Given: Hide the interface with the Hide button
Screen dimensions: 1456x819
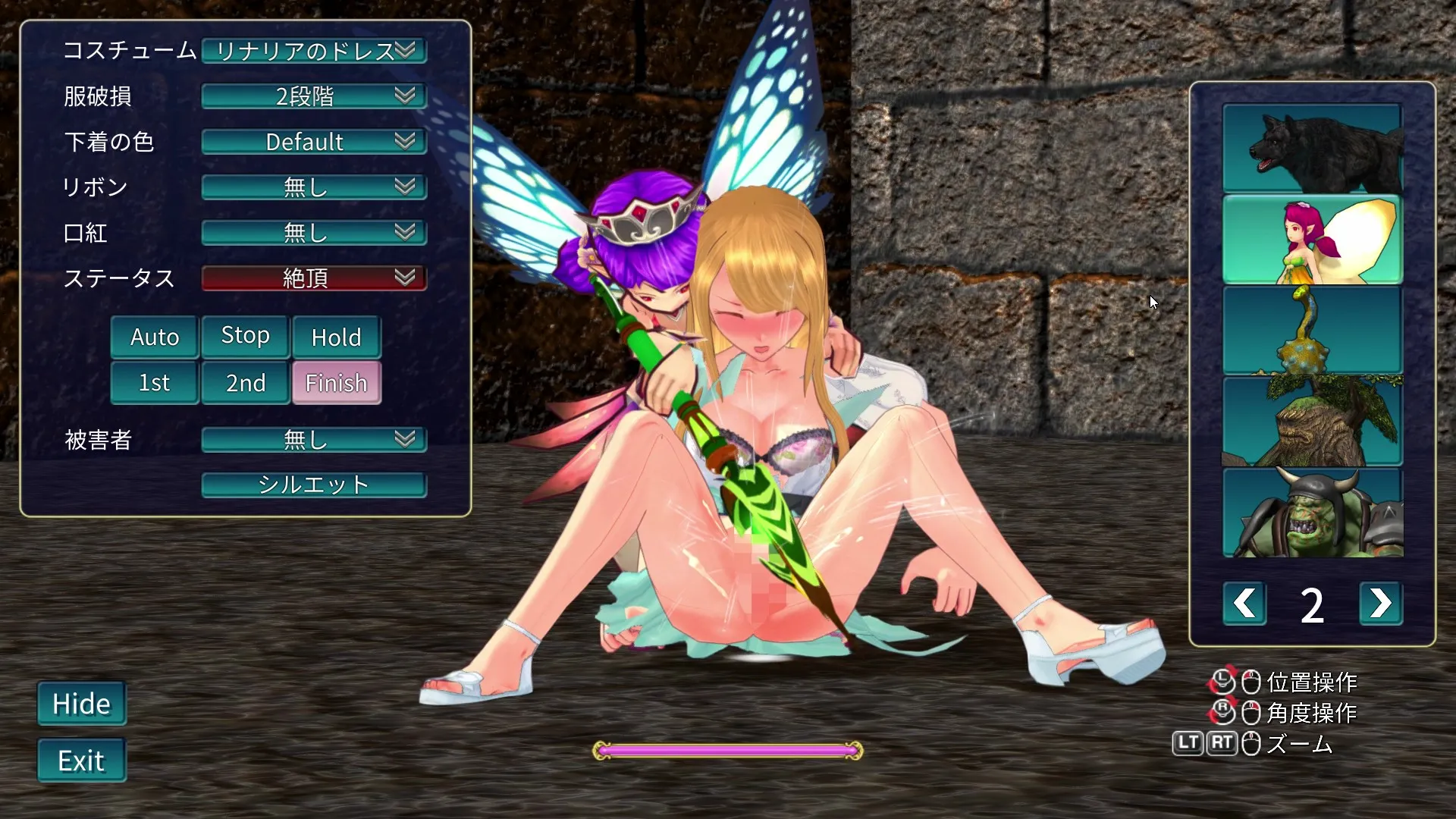Looking at the screenshot, I should tap(82, 704).
